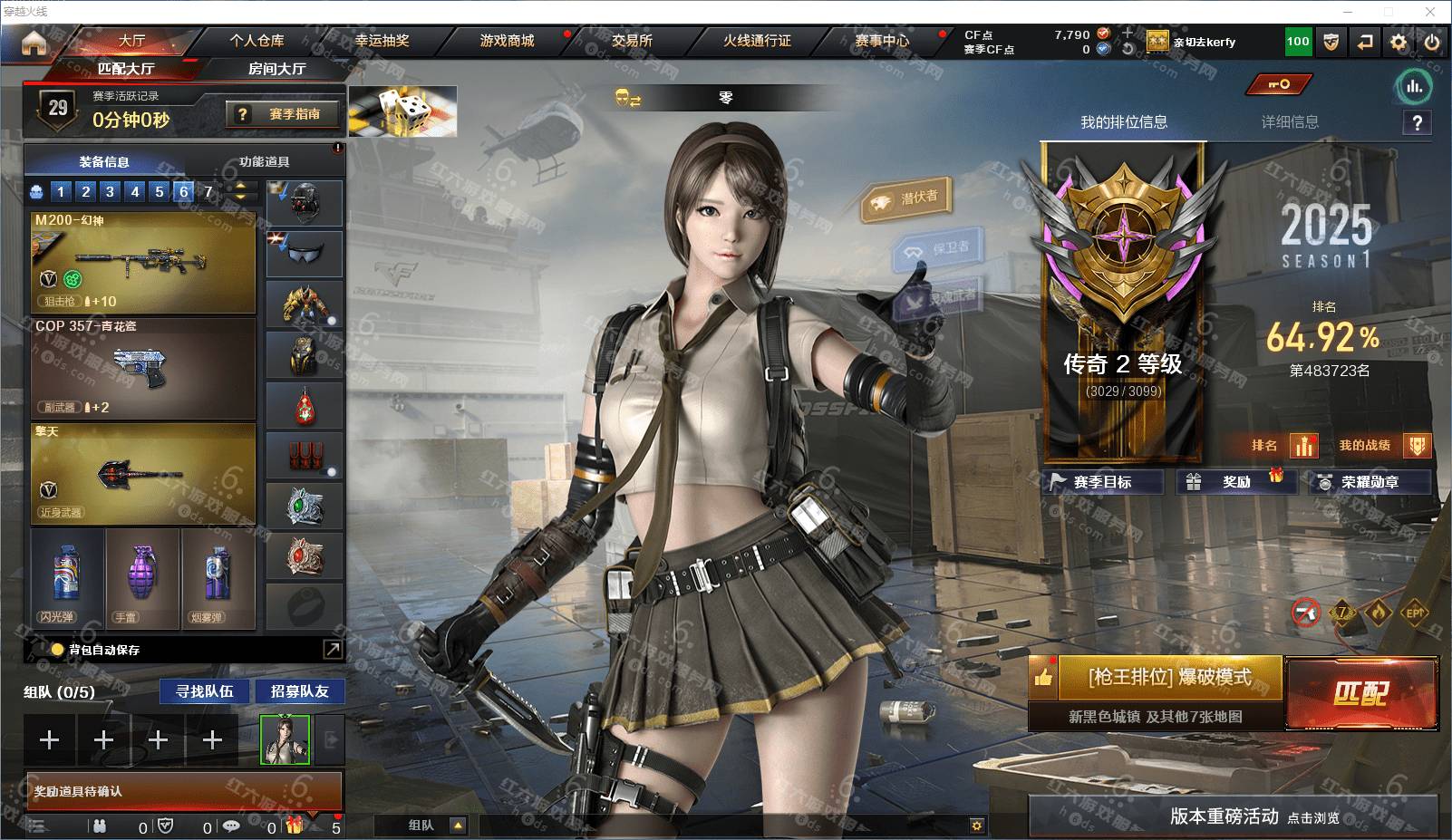Select the M200-幻神 sniper rifle slot

(143, 262)
